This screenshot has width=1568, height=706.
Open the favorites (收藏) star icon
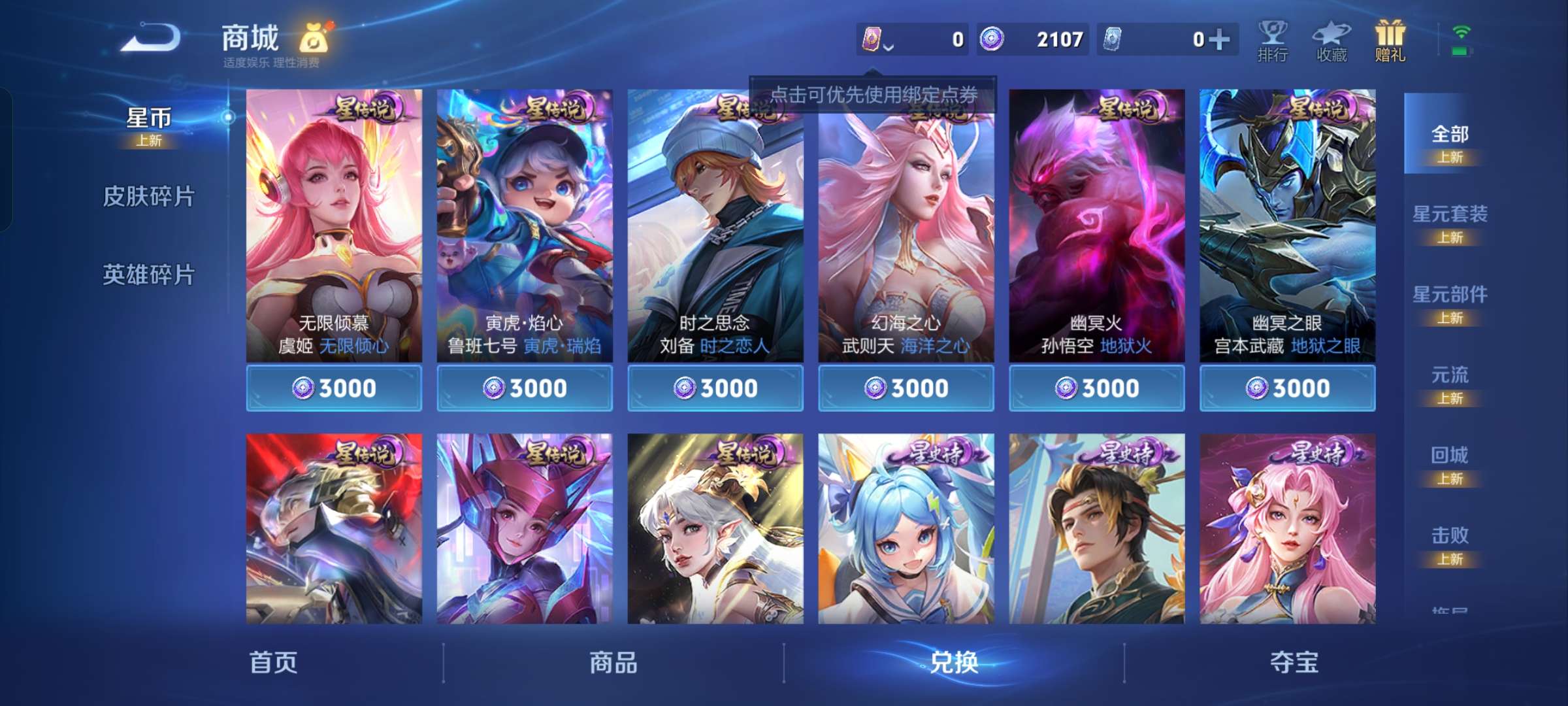click(x=1333, y=41)
